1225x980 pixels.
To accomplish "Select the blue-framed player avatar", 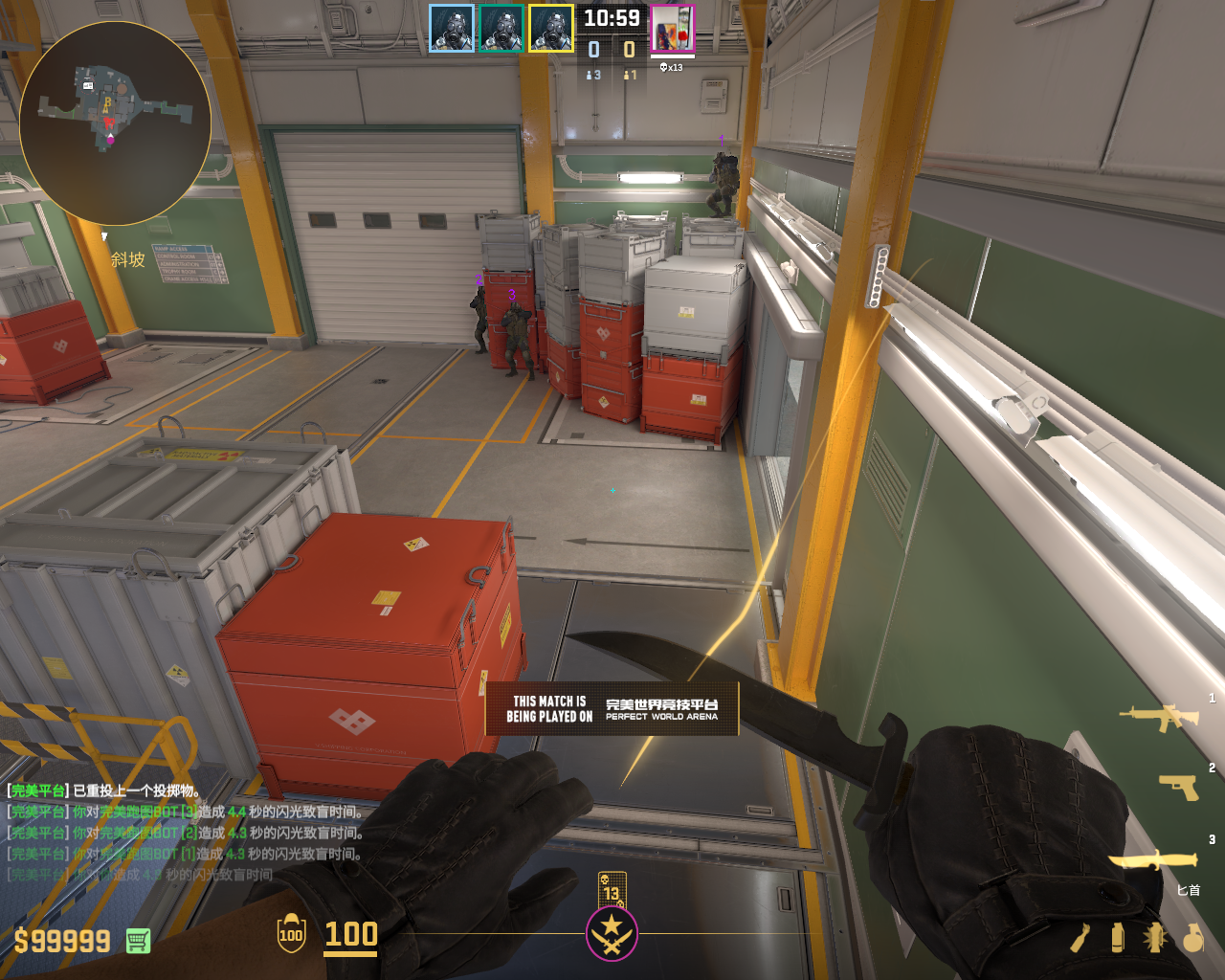I will 452,29.
